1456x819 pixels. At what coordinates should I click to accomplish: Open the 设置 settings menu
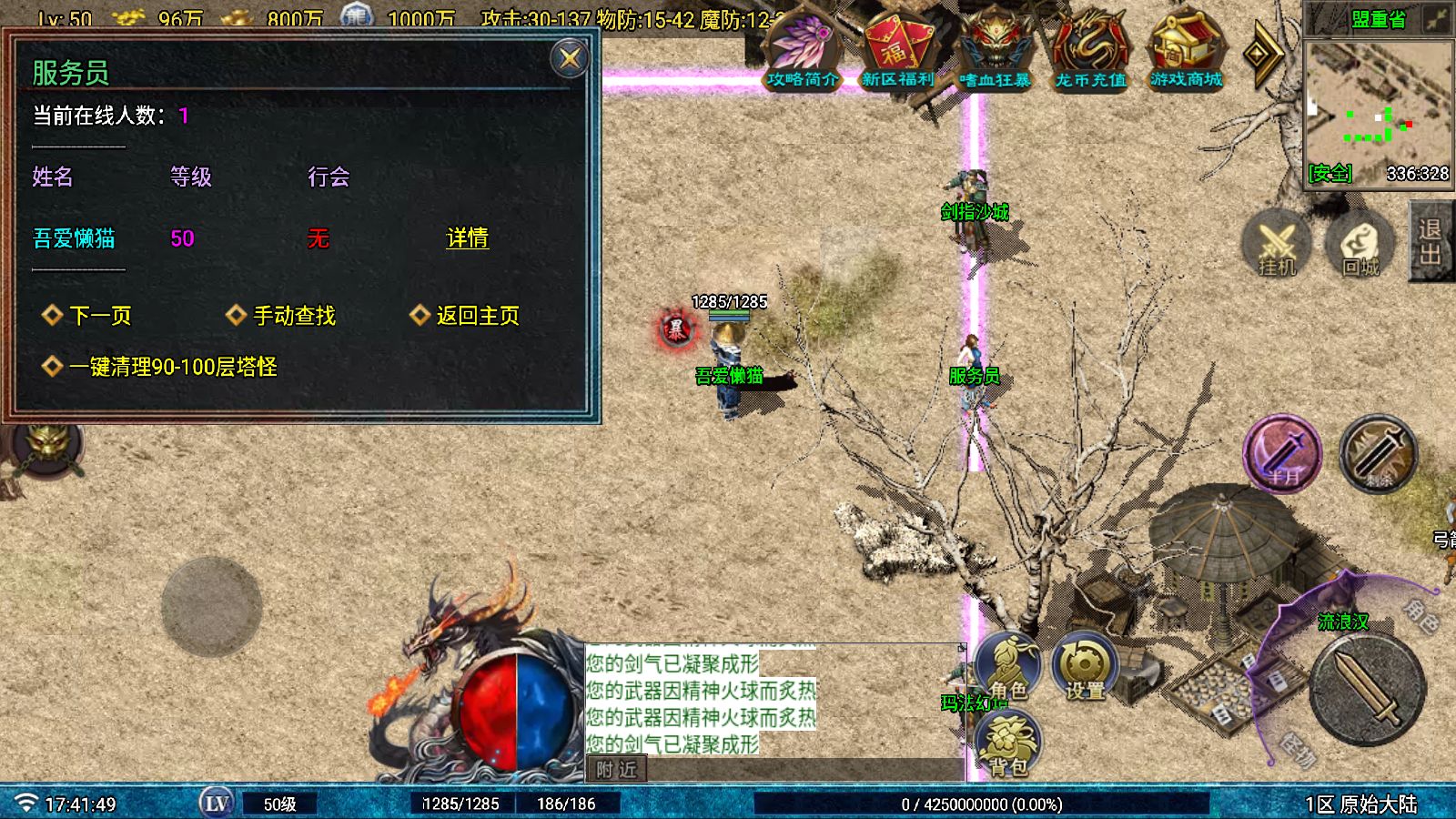[1085, 669]
